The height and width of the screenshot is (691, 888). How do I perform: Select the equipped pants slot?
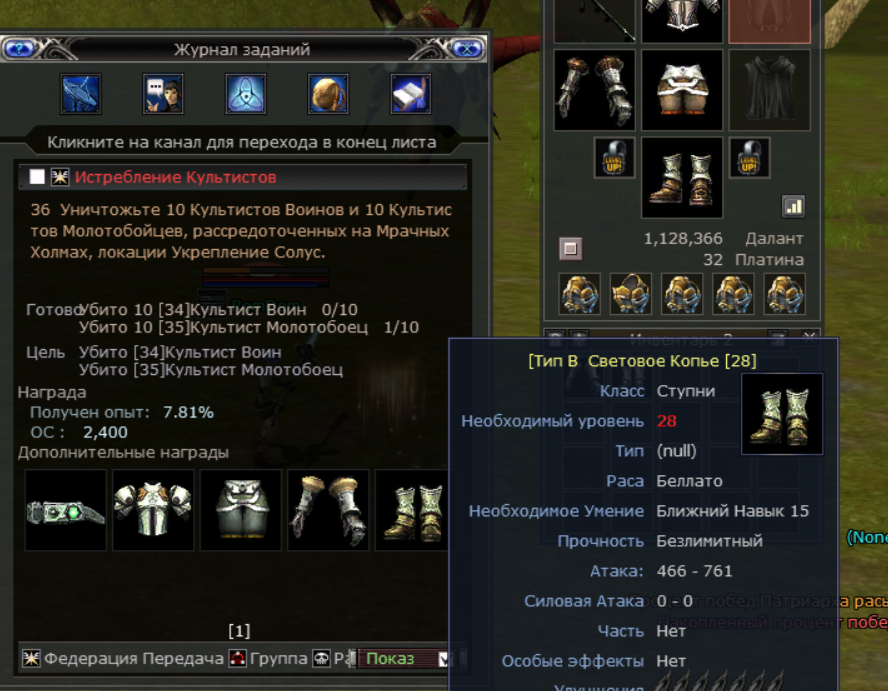(682, 90)
